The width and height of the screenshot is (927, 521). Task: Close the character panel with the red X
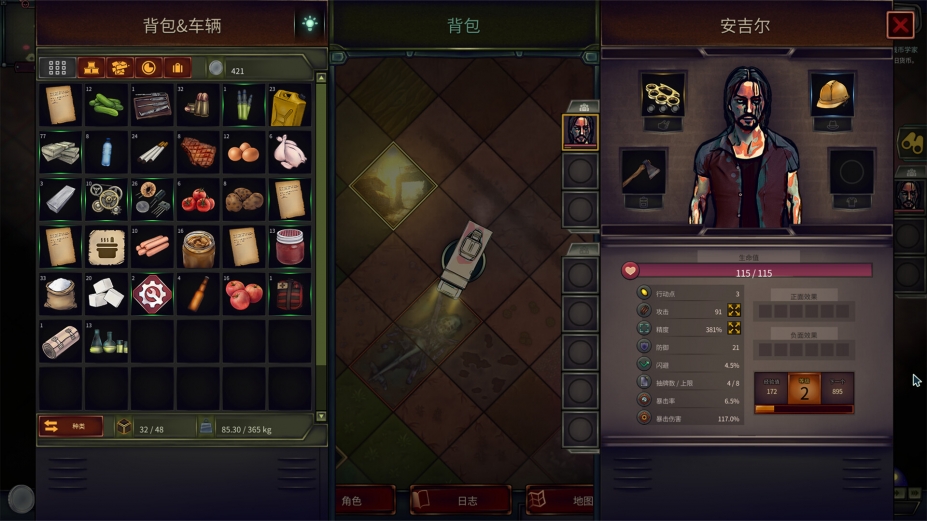[x=900, y=25]
